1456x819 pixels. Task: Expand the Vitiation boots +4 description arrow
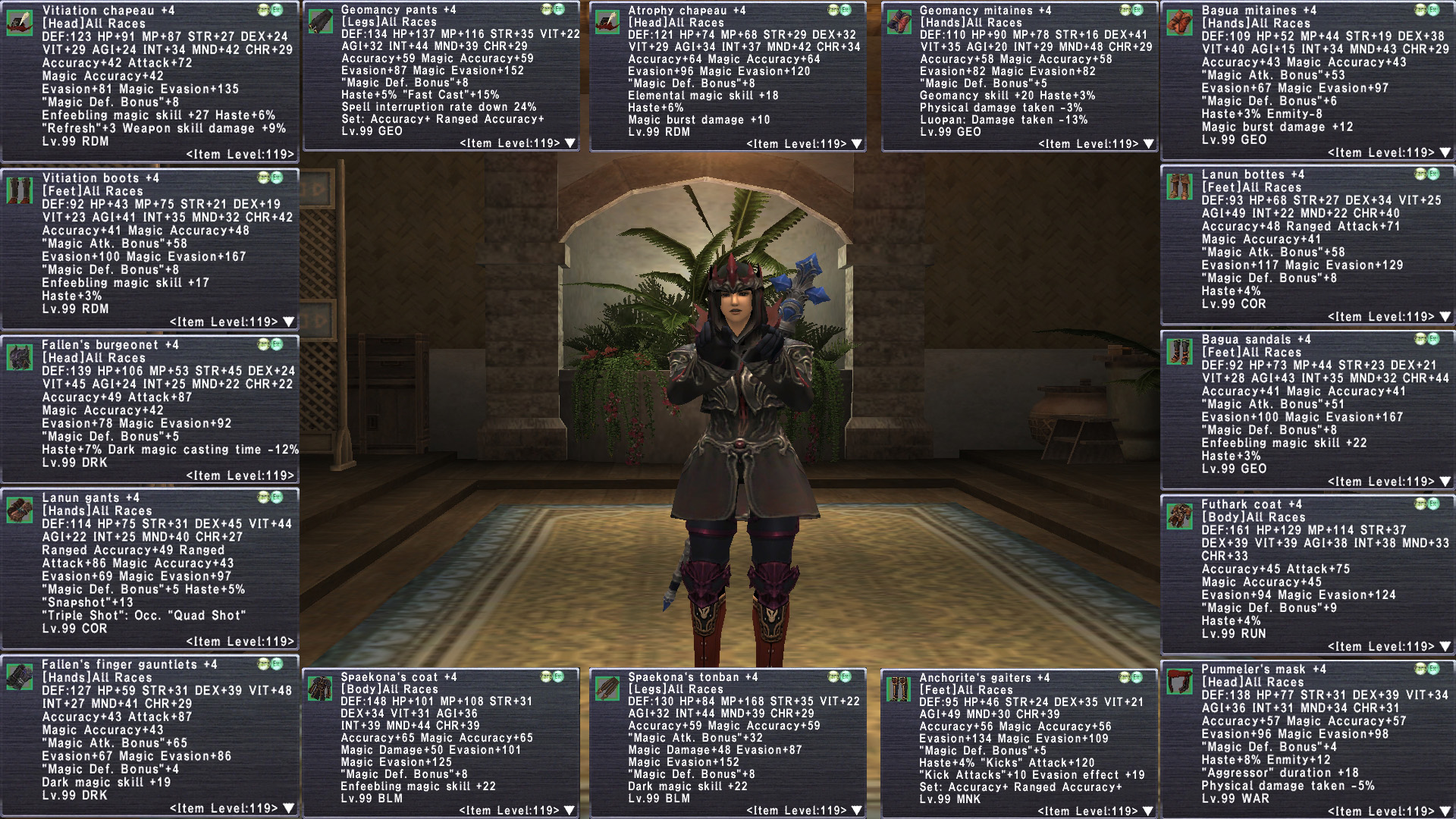pyautogui.click(x=288, y=322)
